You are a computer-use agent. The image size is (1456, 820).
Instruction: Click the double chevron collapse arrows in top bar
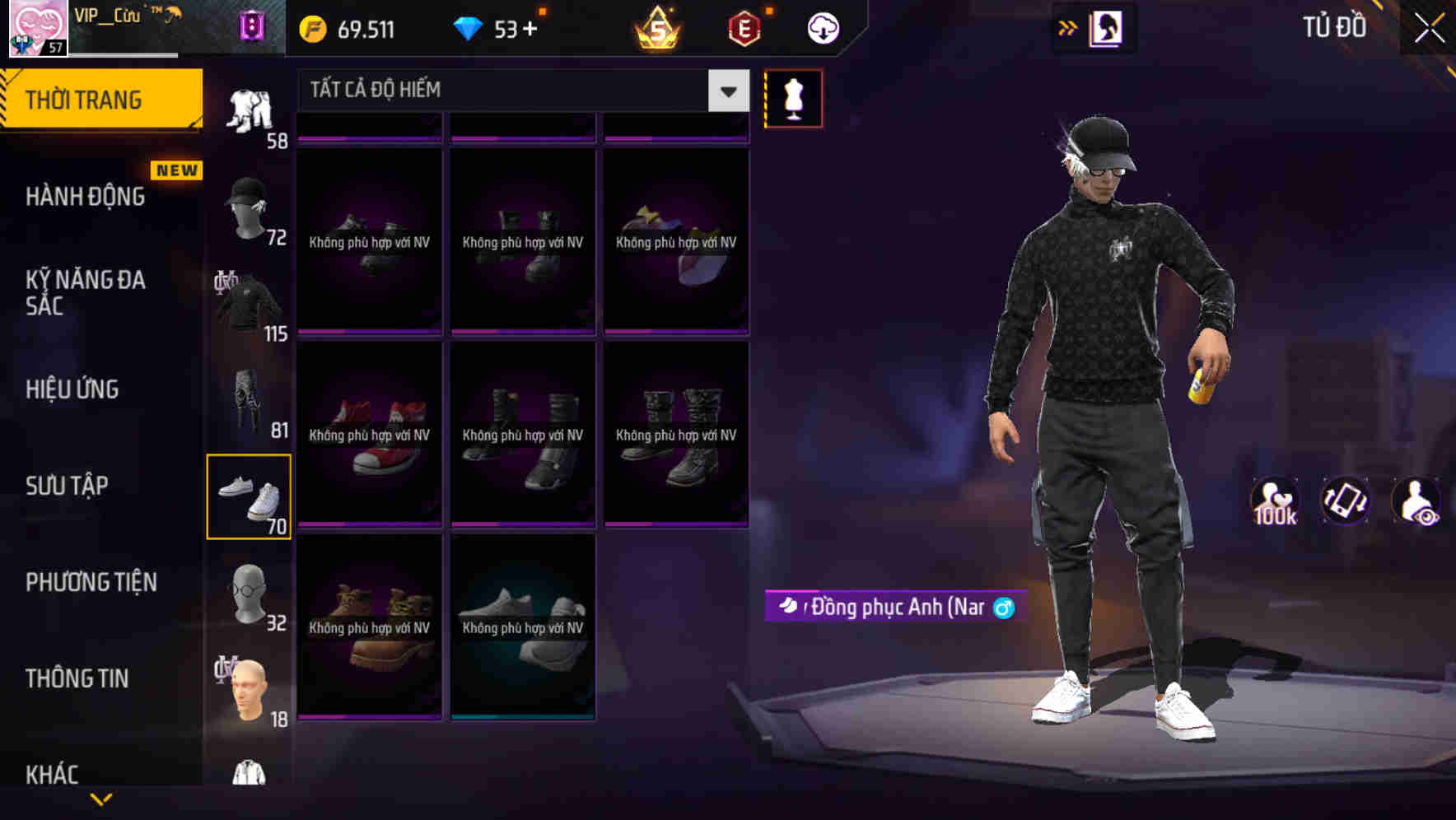[1066, 27]
